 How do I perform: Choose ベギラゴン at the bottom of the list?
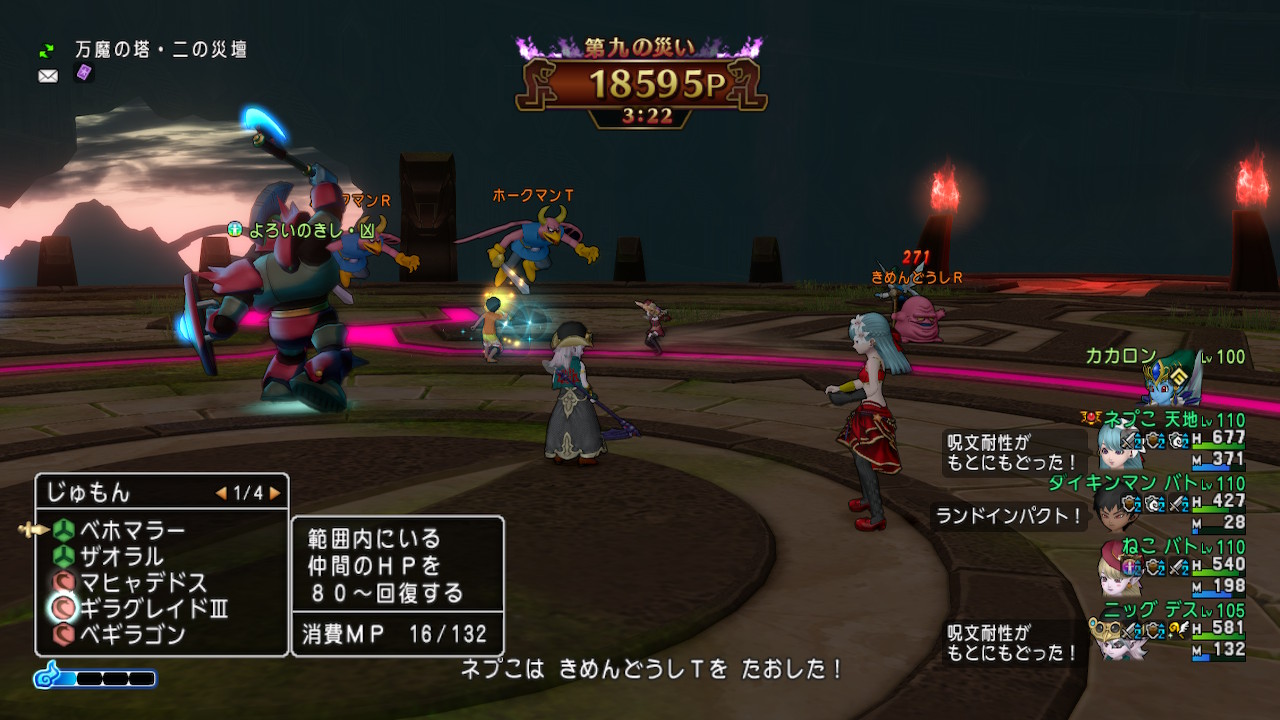pos(130,632)
